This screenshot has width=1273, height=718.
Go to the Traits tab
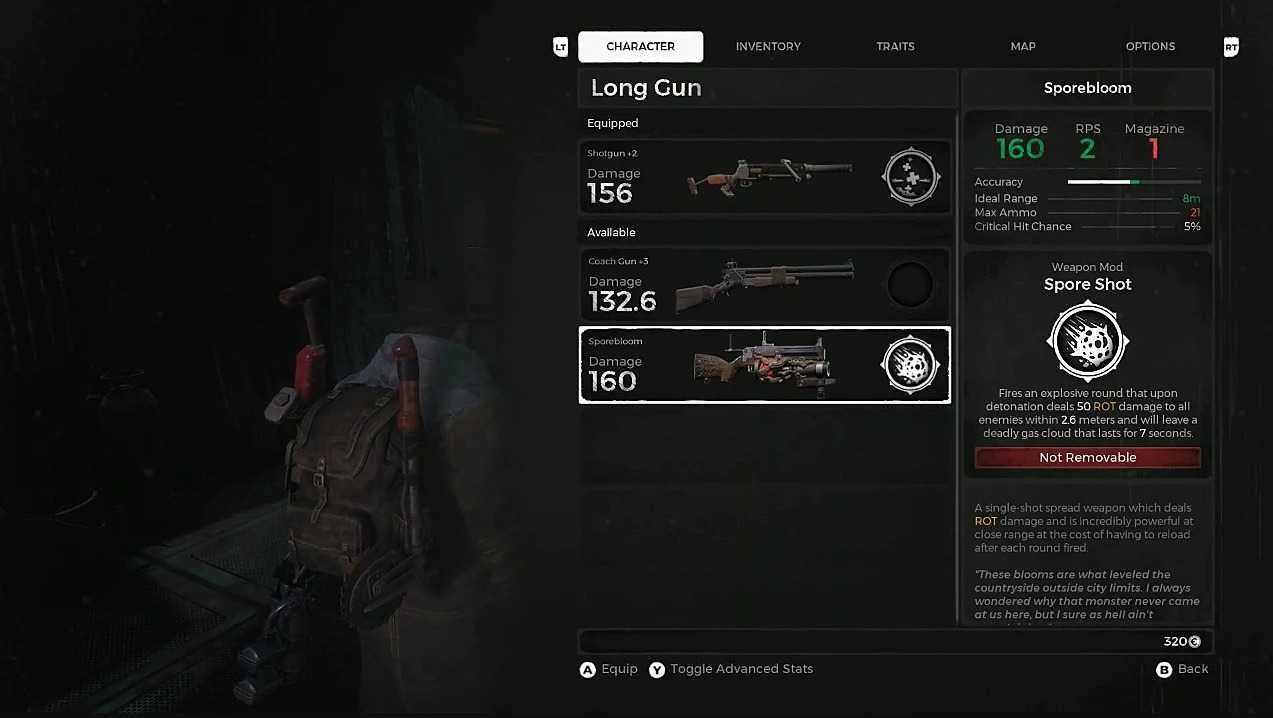coord(895,46)
